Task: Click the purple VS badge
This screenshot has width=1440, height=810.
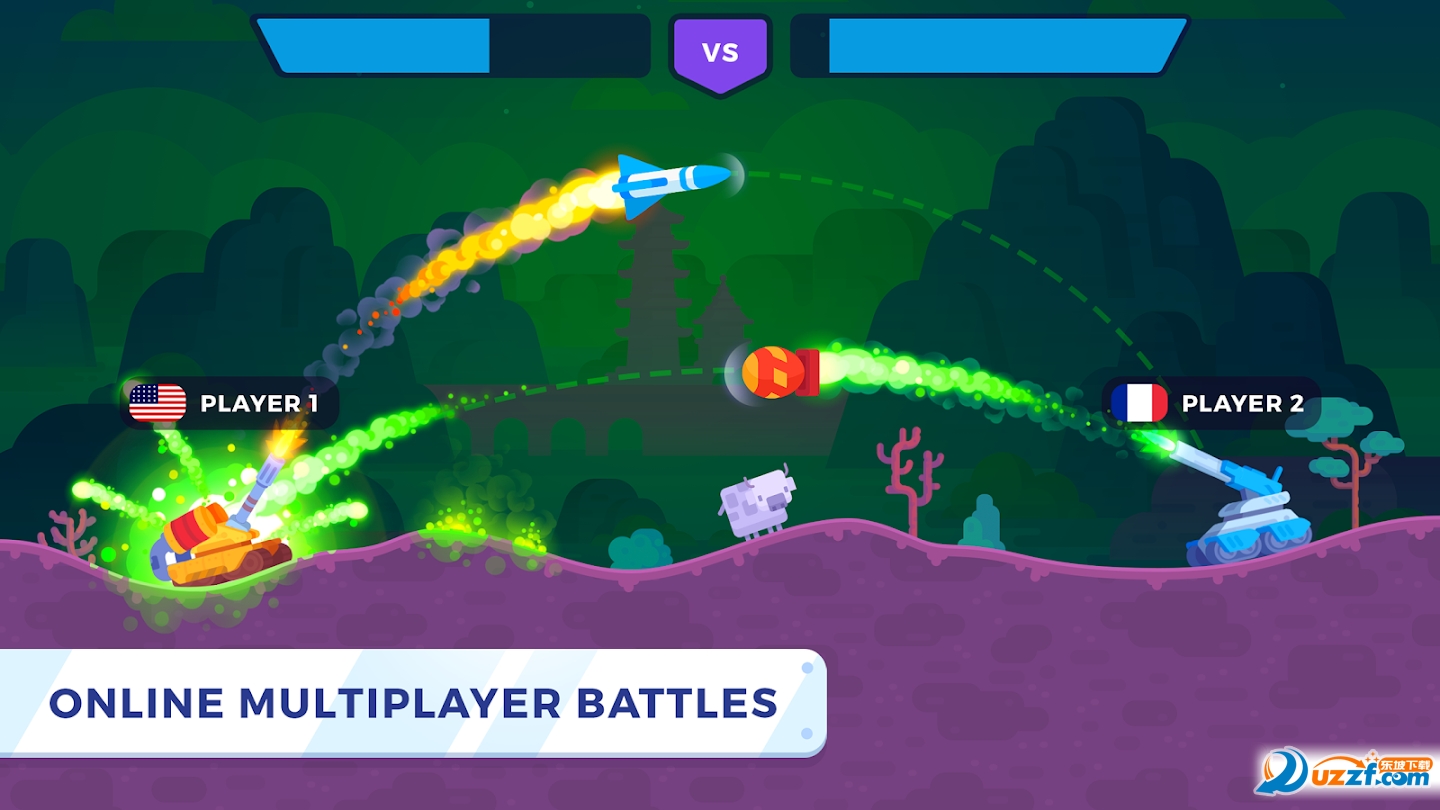Action: coord(720,53)
